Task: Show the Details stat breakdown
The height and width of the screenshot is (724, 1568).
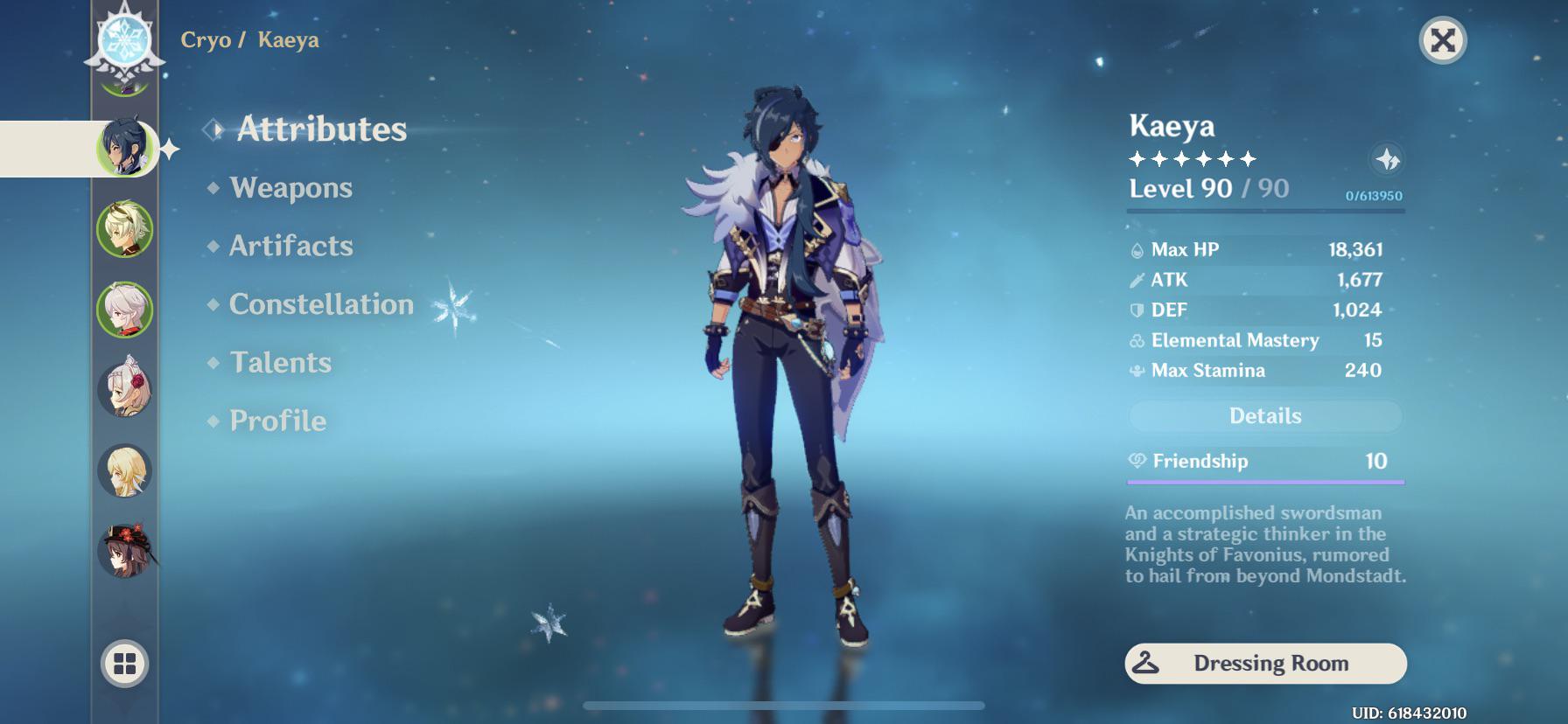Action: pyautogui.click(x=1265, y=416)
